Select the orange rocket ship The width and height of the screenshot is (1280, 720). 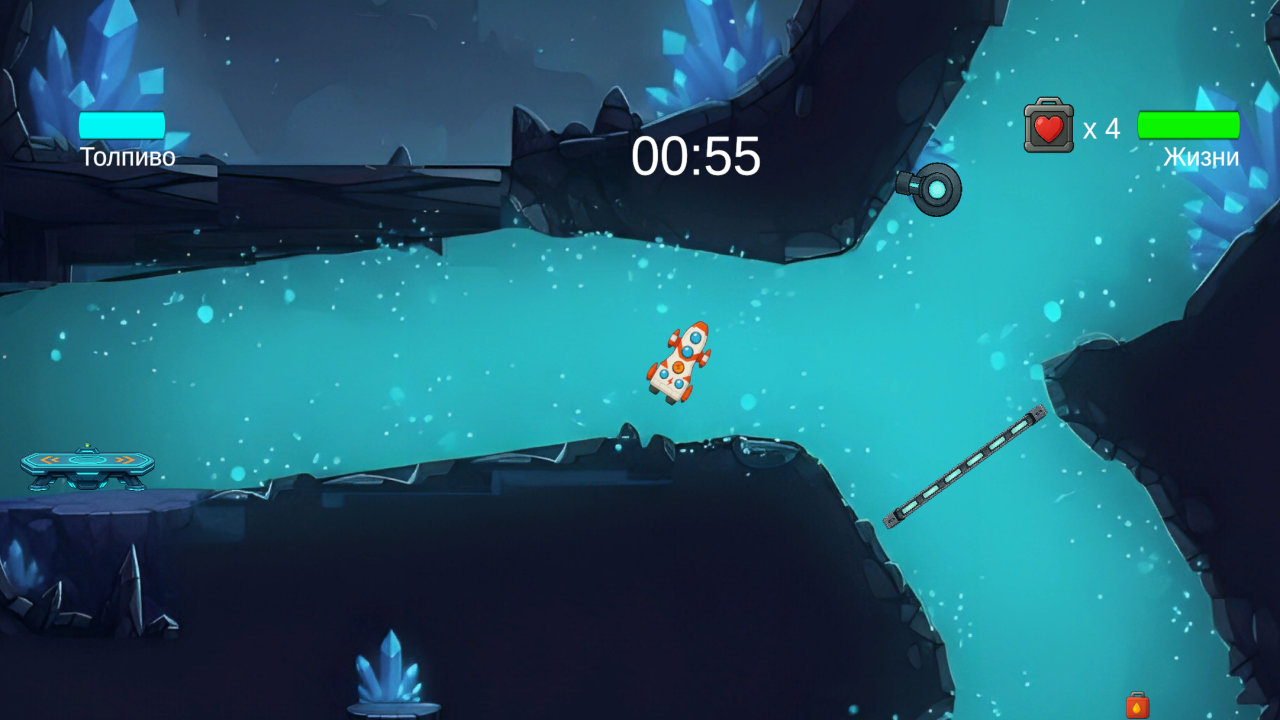point(680,360)
